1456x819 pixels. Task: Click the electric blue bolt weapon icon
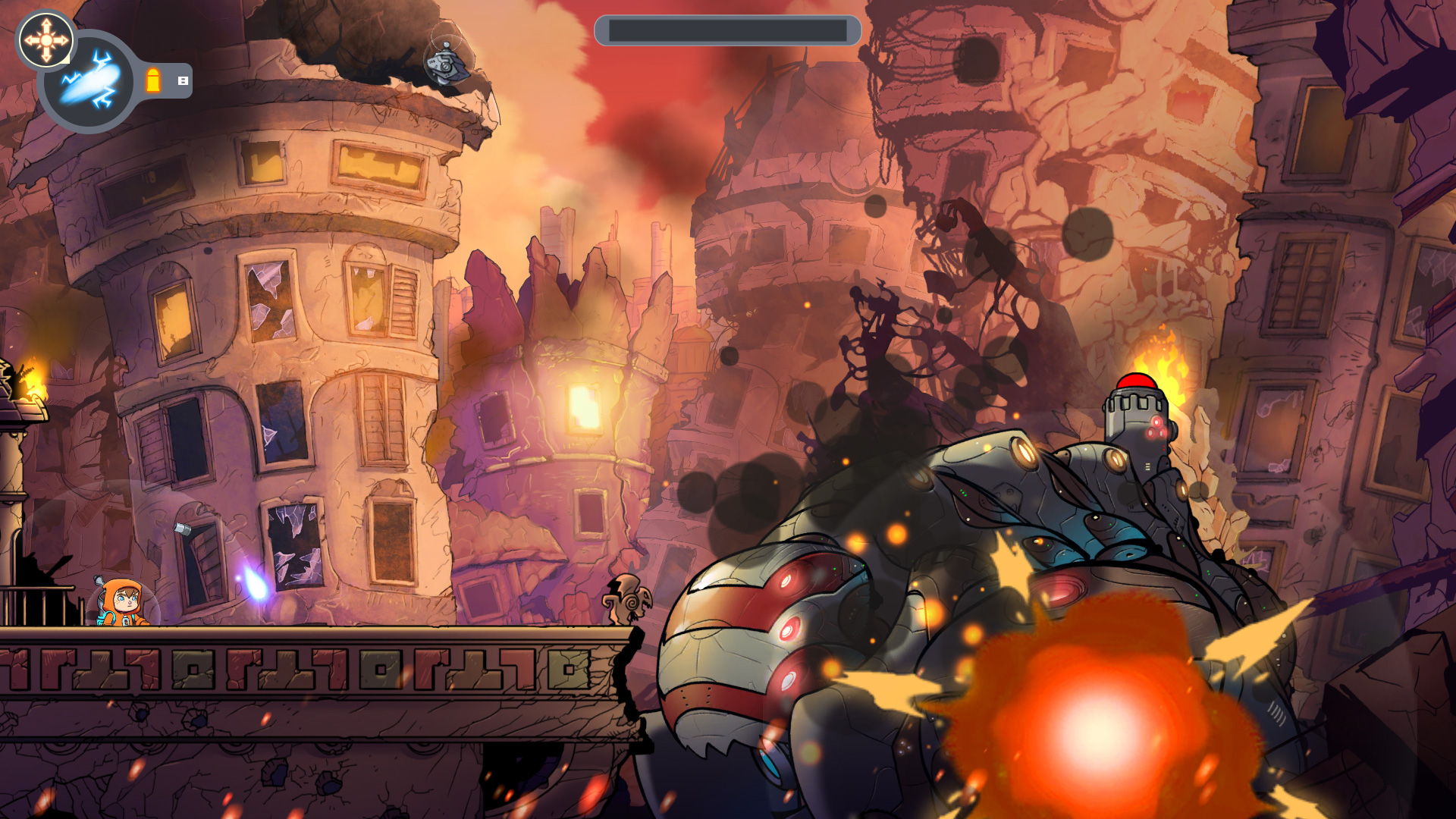click(x=89, y=81)
